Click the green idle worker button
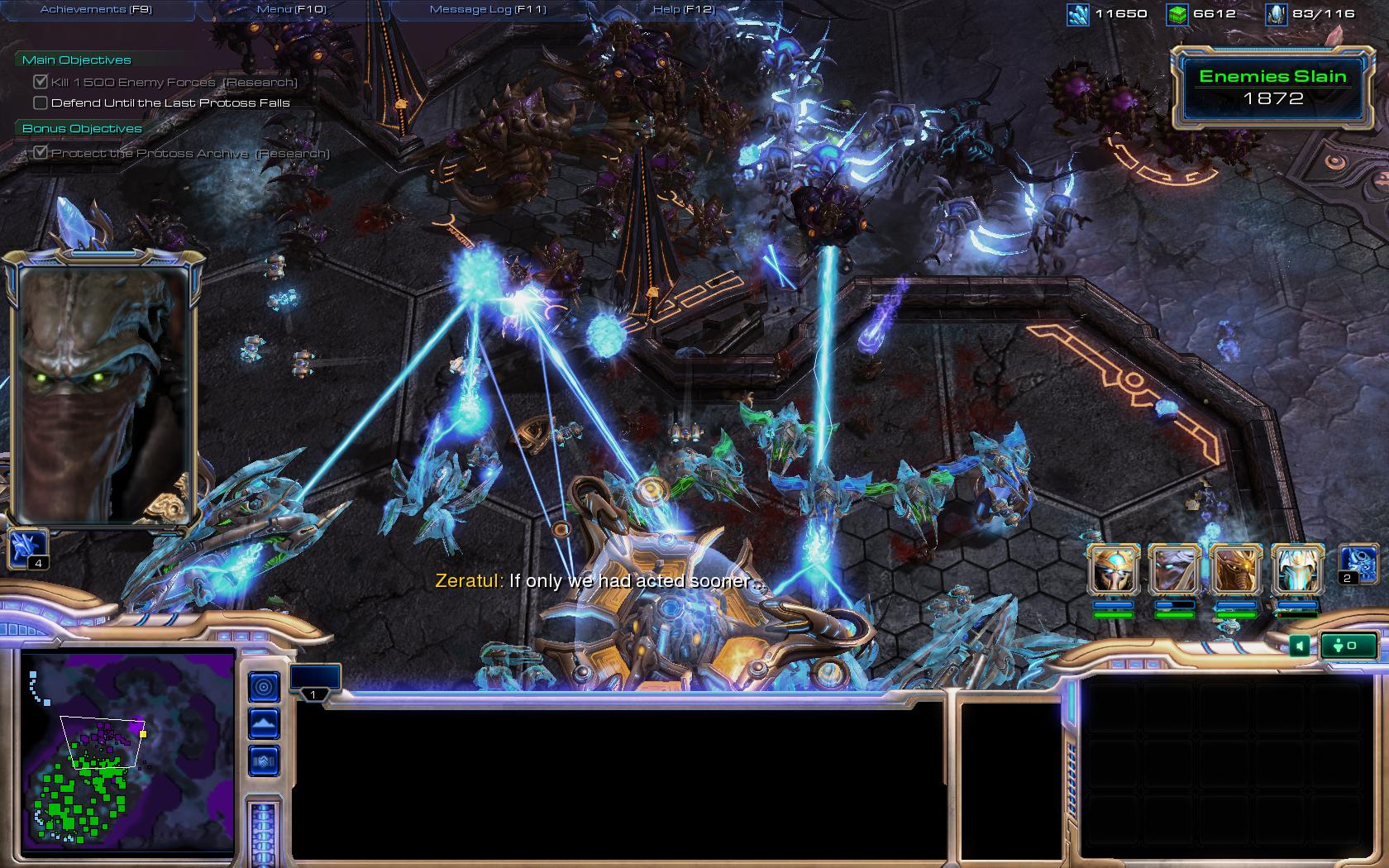The height and width of the screenshot is (868, 1389). pyautogui.click(x=1348, y=646)
